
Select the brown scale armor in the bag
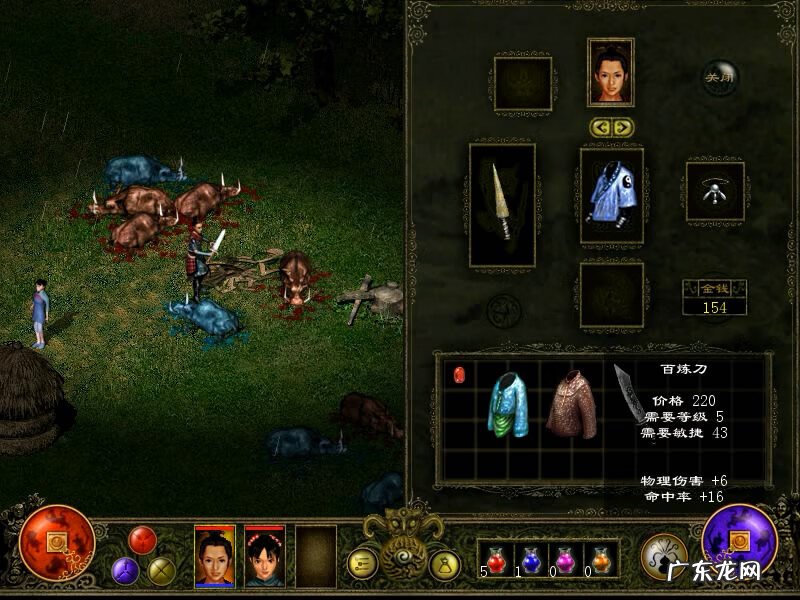tap(572, 404)
